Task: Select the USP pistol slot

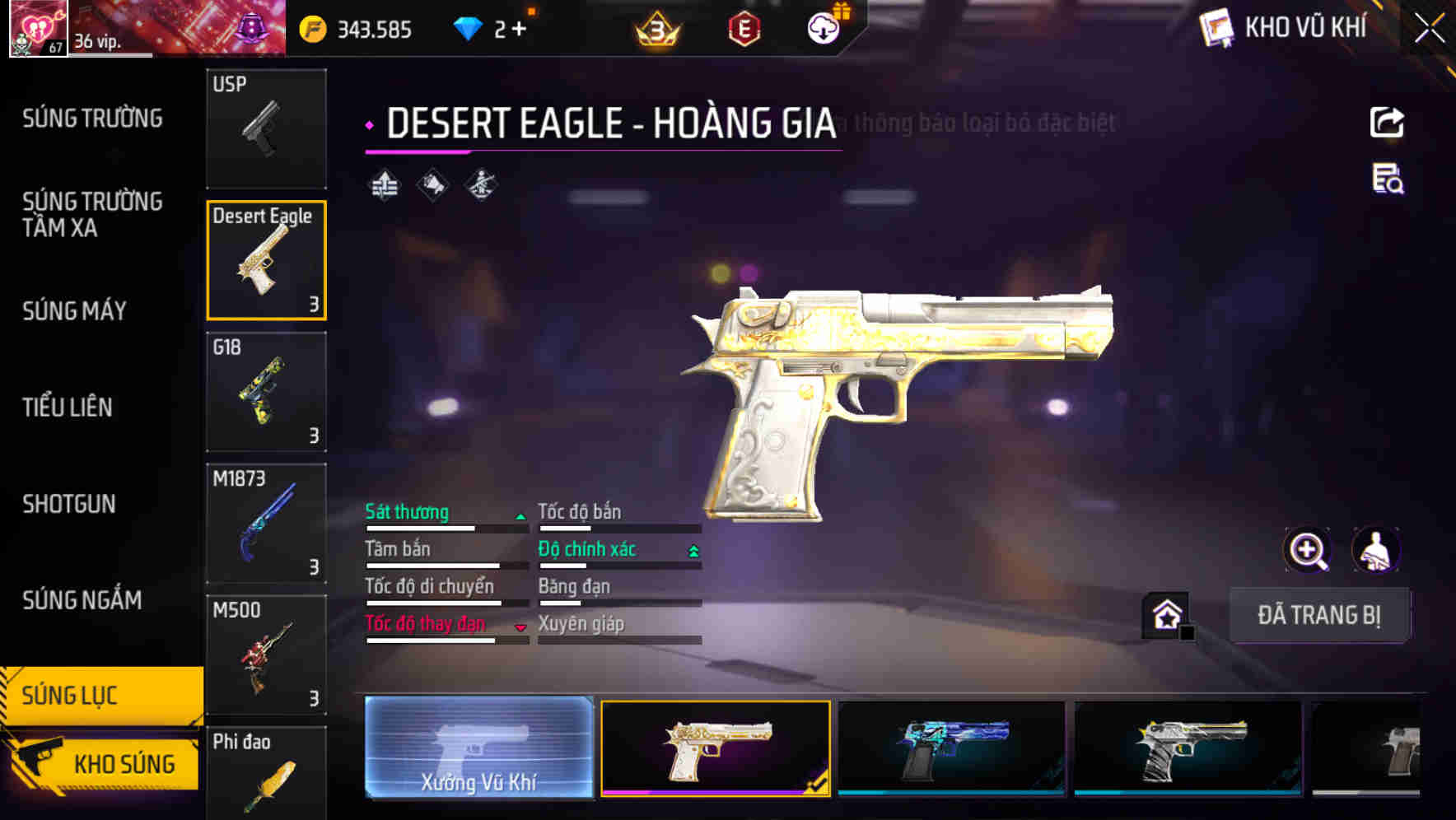Action: (x=266, y=128)
